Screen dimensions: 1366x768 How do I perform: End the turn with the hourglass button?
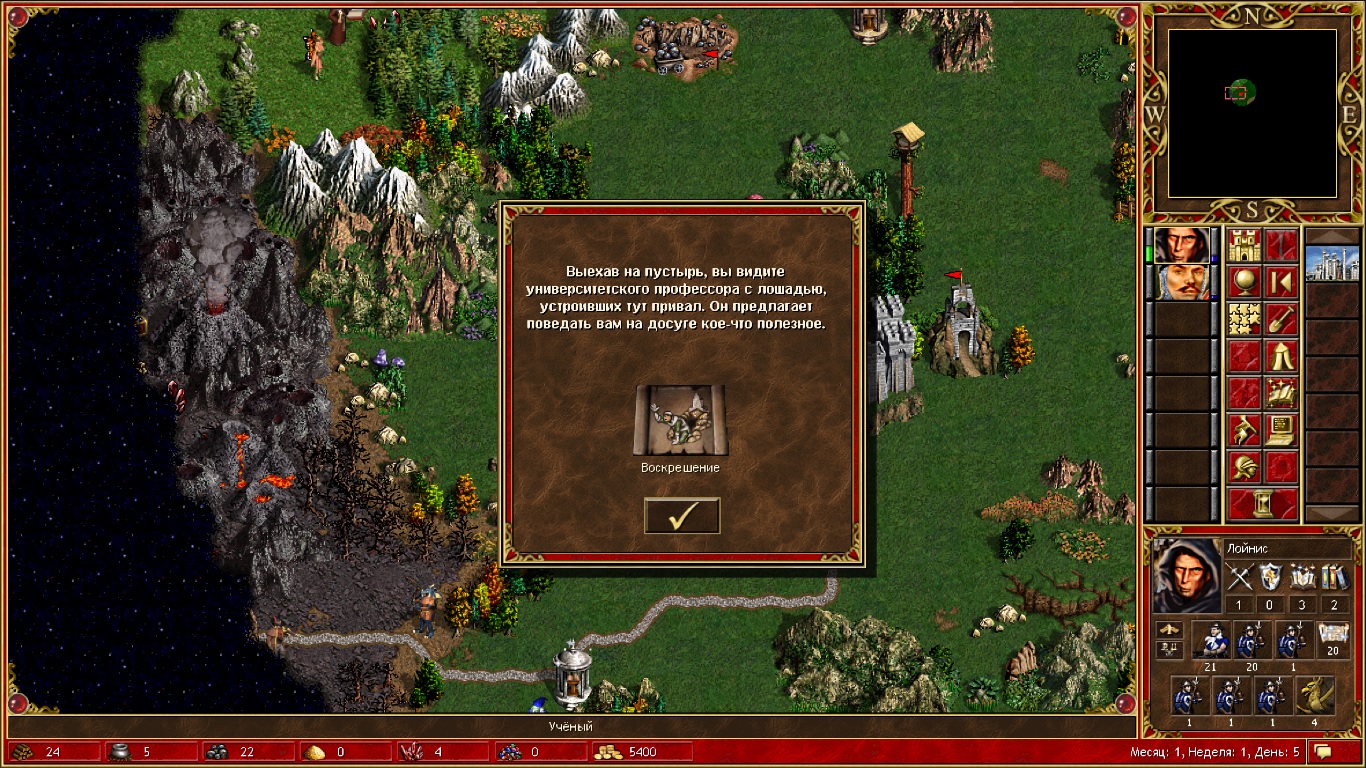1262,504
